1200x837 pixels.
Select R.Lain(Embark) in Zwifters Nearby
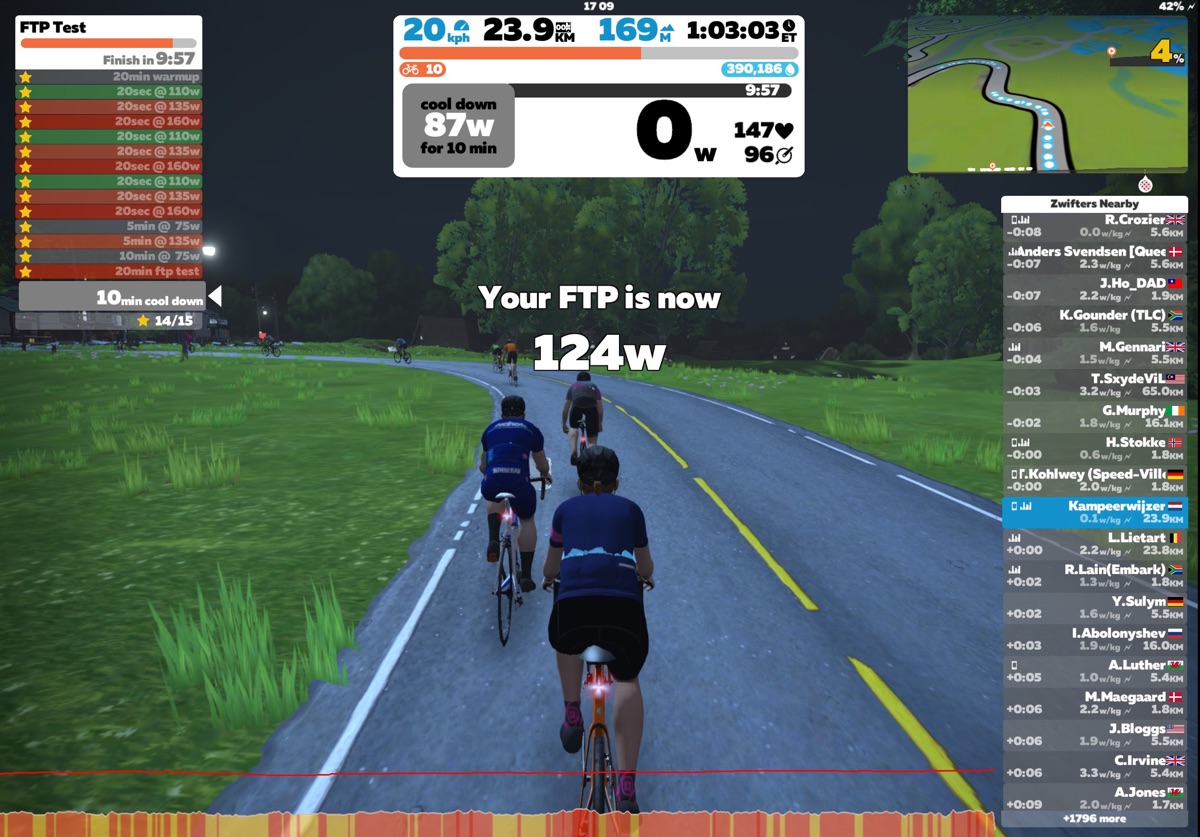point(1094,576)
